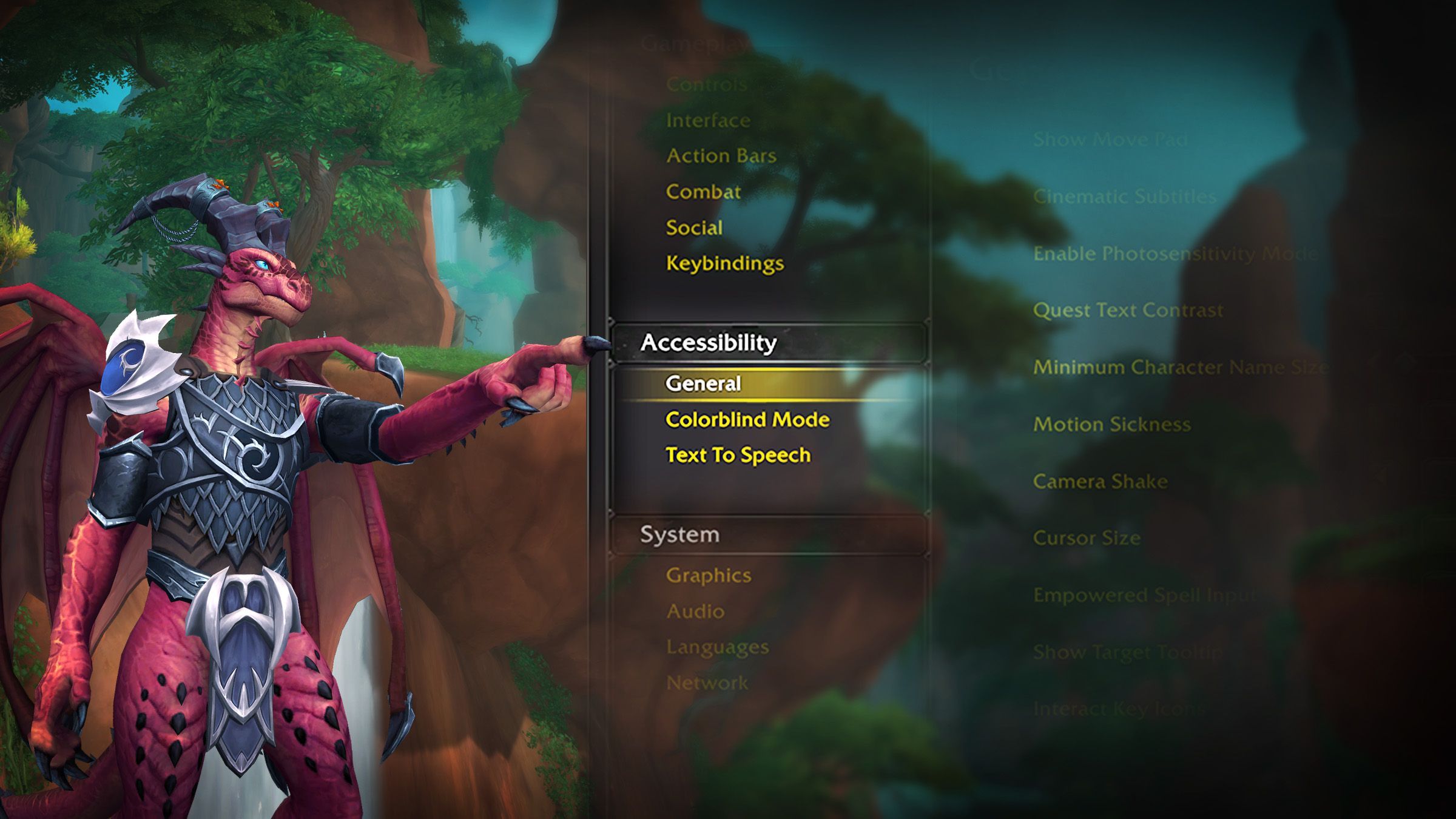Open the Network settings category
The width and height of the screenshot is (1456, 819).
(x=707, y=682)
